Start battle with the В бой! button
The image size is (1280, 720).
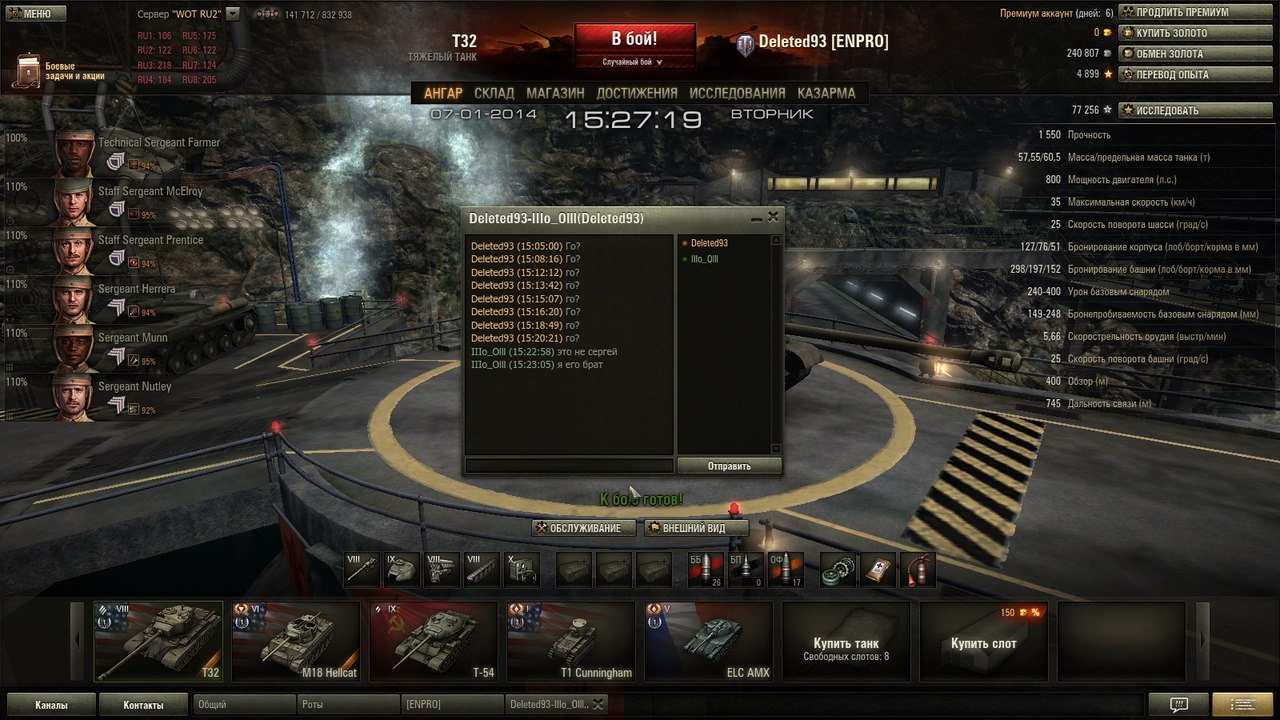[634, 39]
